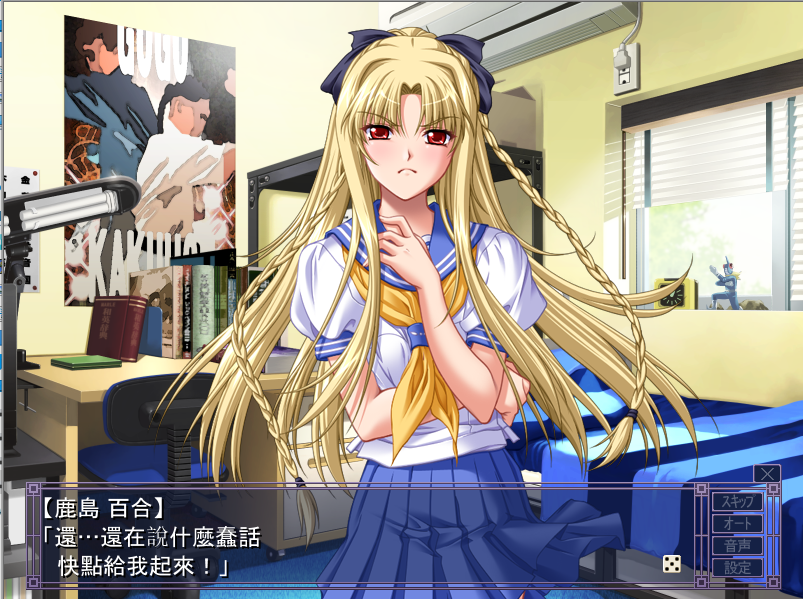Screen dimensions: 803x599
Task: Enable オート (Auto) text advance
Action: [736, 523]
